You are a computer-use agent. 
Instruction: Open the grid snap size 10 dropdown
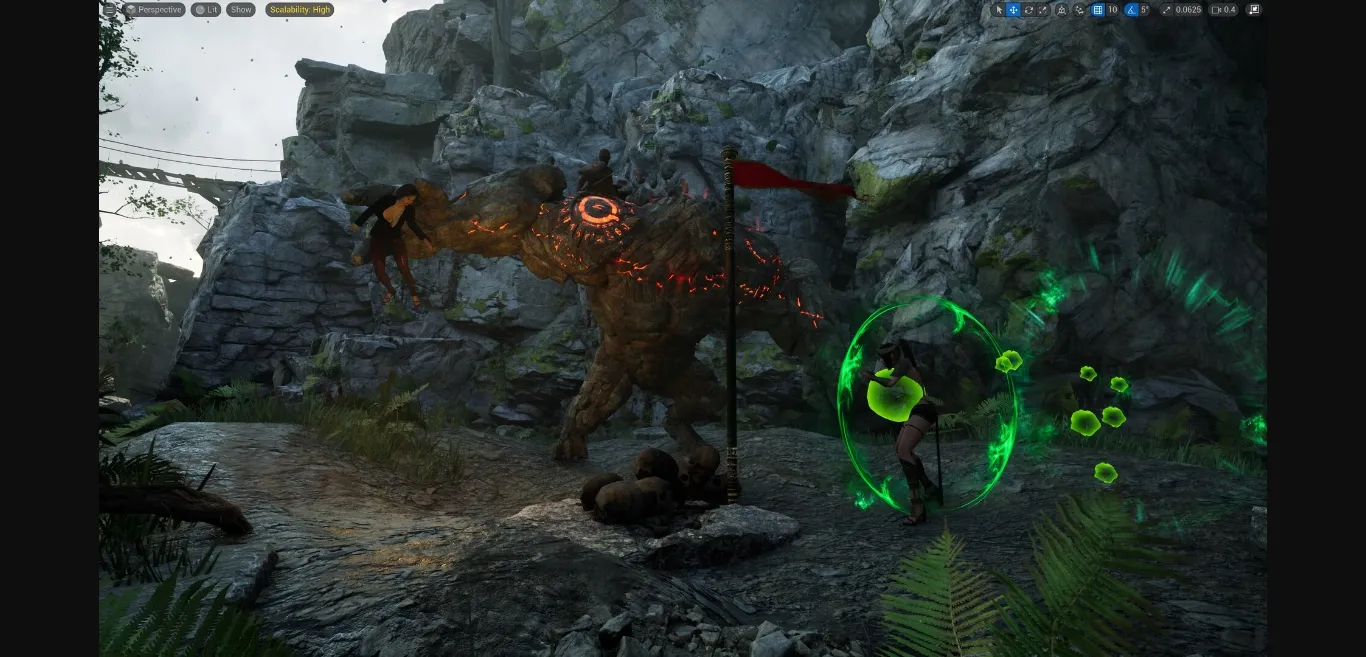pyautogui.click(x=1112, y=10)
